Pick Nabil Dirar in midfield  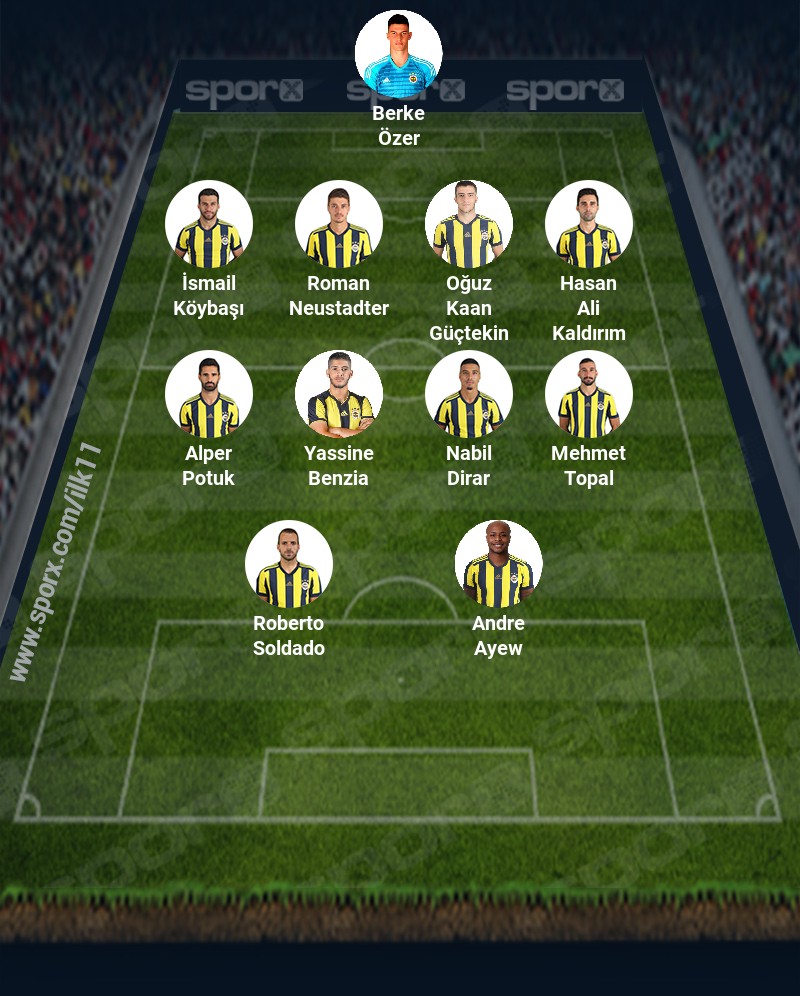pyautogui.click(x=468, y=394)
